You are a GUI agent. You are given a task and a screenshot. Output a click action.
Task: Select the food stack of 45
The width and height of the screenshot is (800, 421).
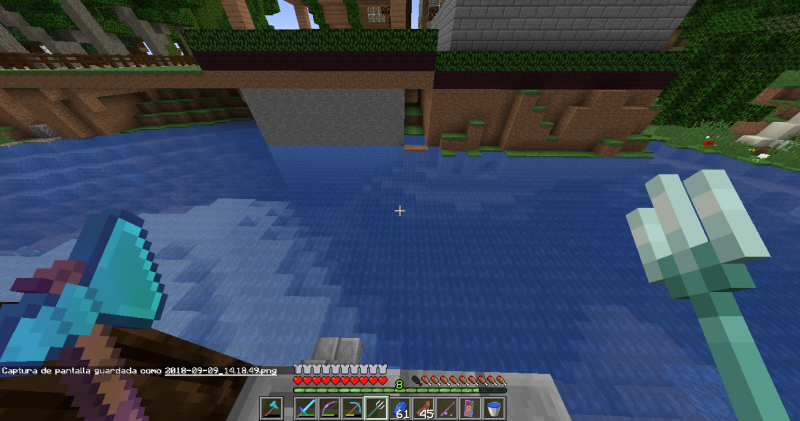pyautogui.click(x=425, y=409)
